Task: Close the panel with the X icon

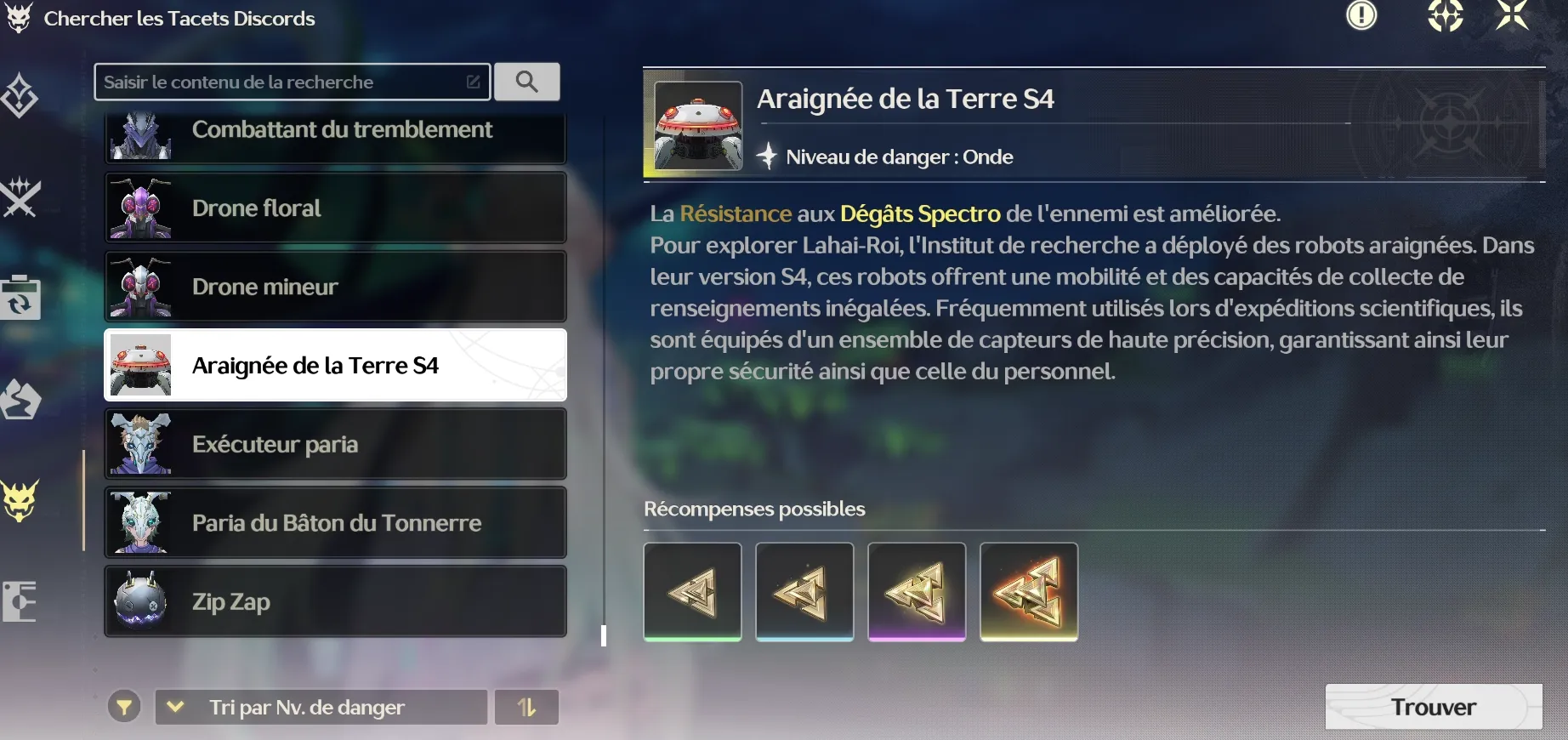Action: pos(1512,15)
